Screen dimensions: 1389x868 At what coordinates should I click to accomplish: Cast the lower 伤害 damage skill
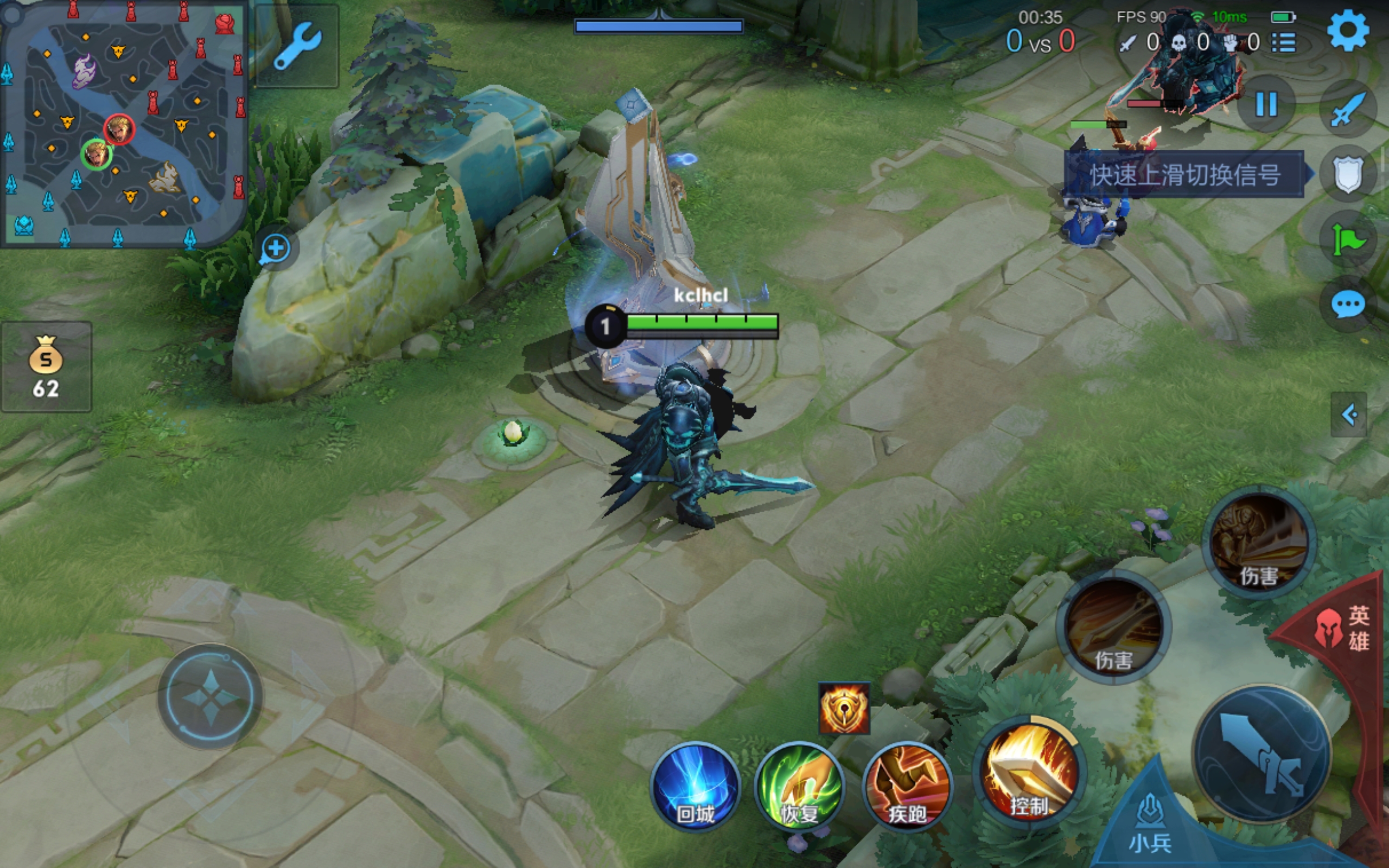(1113, 627)
